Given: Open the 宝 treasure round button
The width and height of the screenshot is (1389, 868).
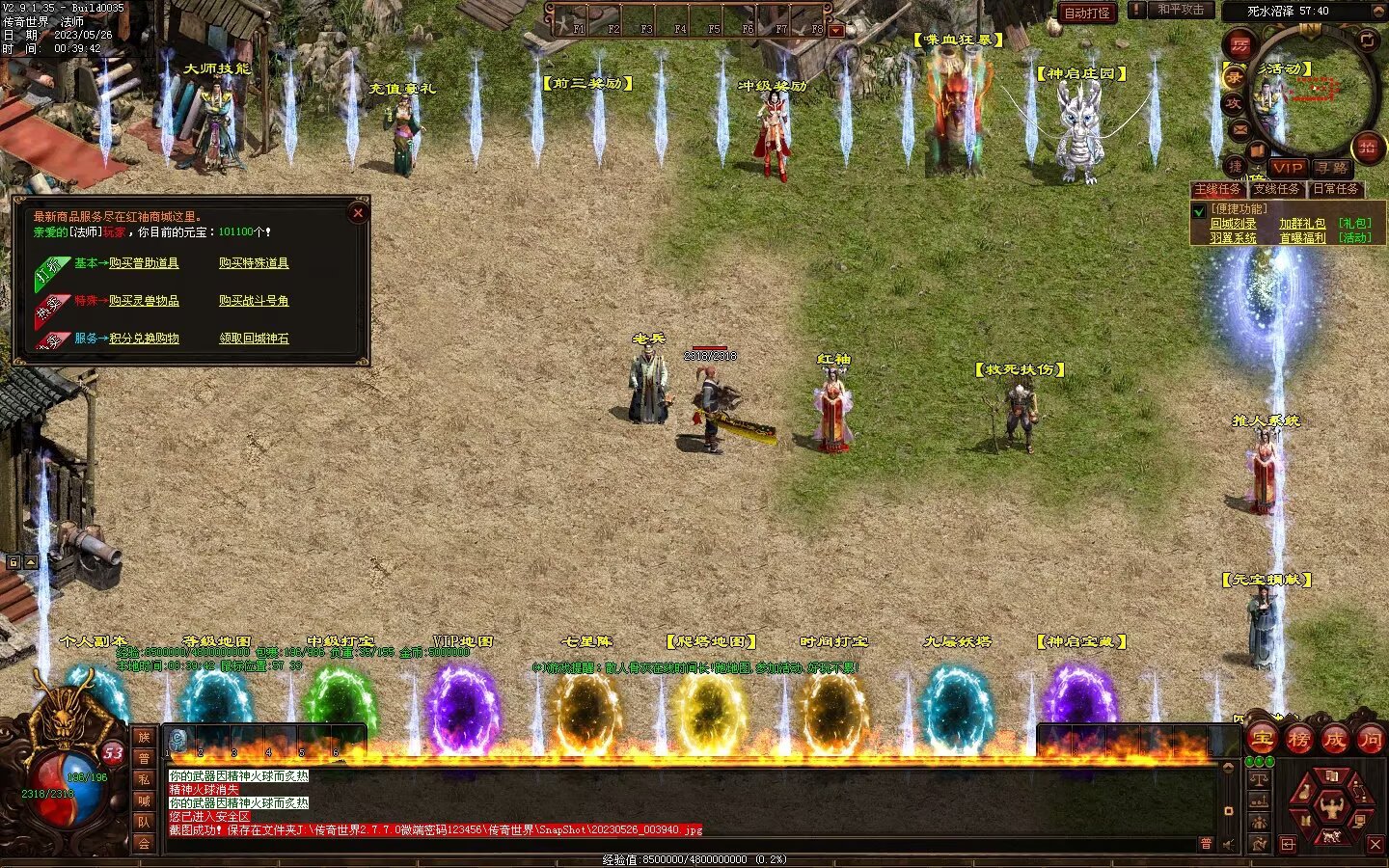Looking at the screenshot, I should pyautogui.click(x=1263, y=740).
